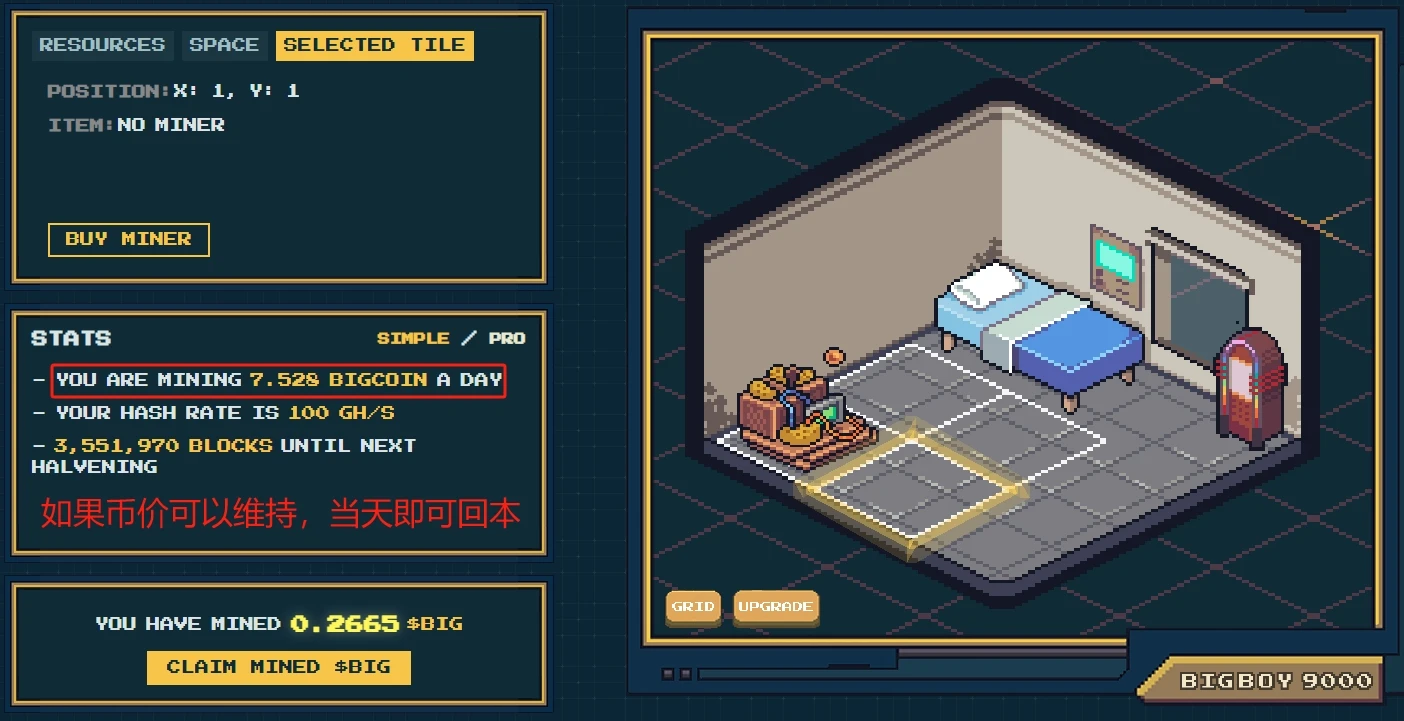This screenshot has height=721, width=1404.
Task: Claim mined $BIG coins
Action: coord(278,667)
